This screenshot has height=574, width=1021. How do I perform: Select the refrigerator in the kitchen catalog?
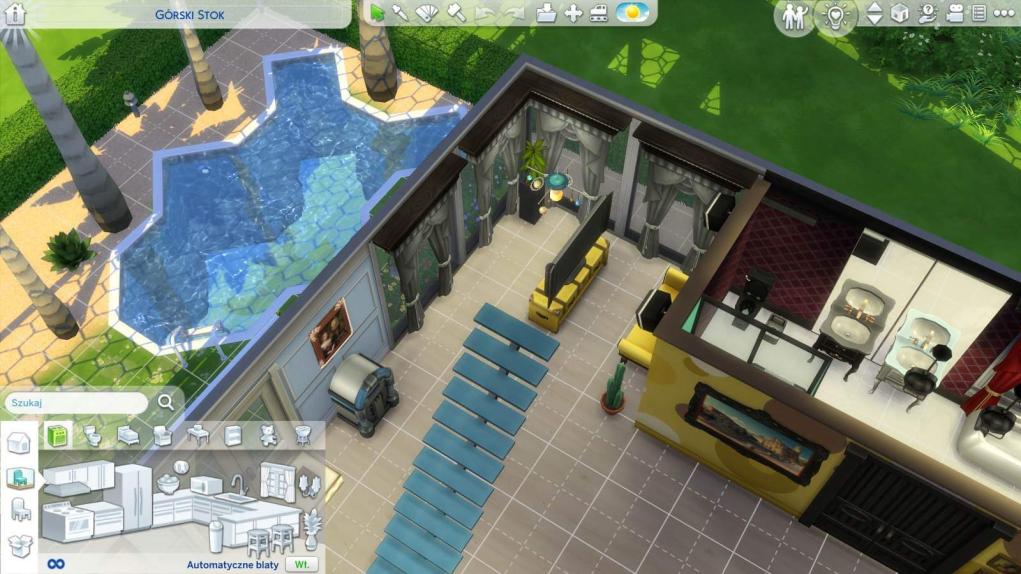[x=134, y=497]
